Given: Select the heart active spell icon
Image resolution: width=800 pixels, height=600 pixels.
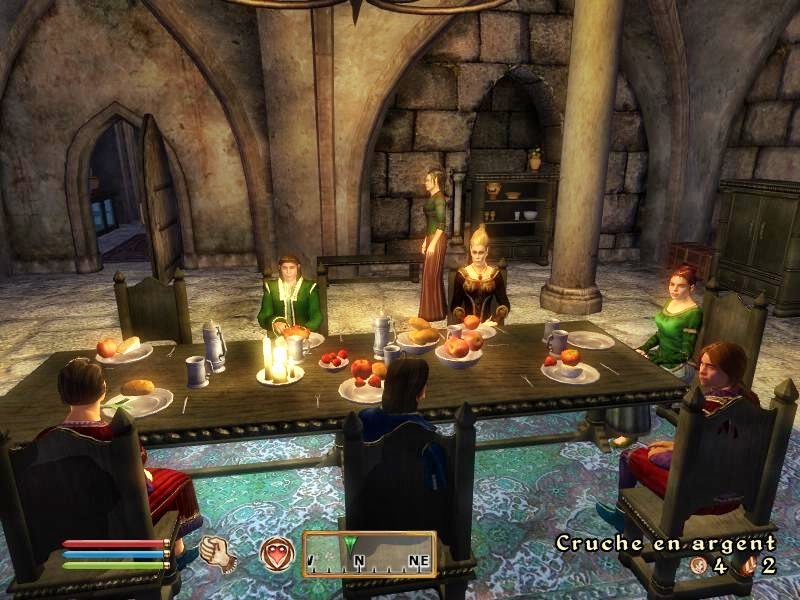Looking at the screenshot, I should 277,553.
